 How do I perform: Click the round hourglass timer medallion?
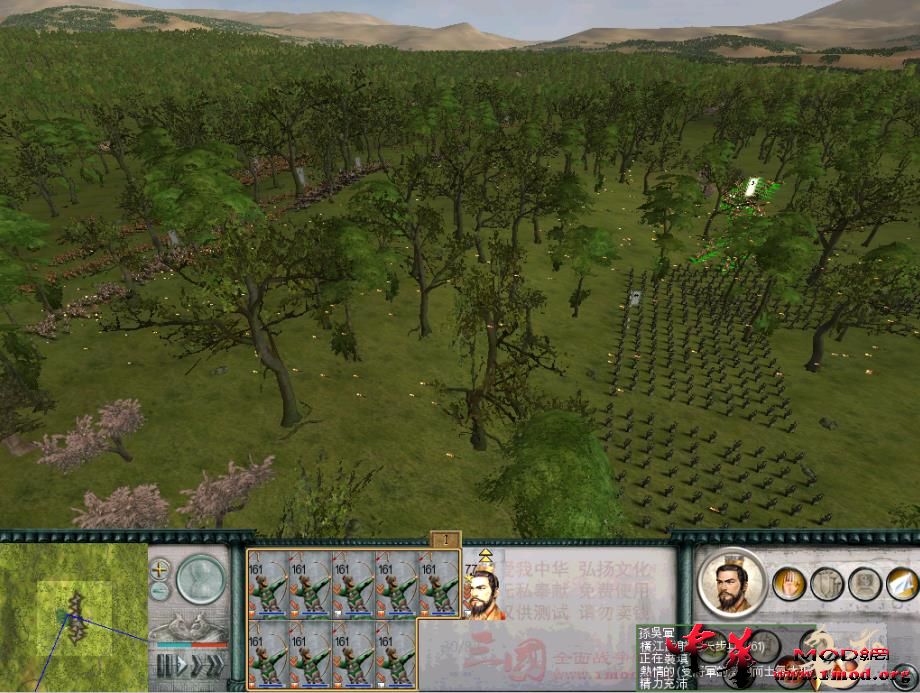200,578
